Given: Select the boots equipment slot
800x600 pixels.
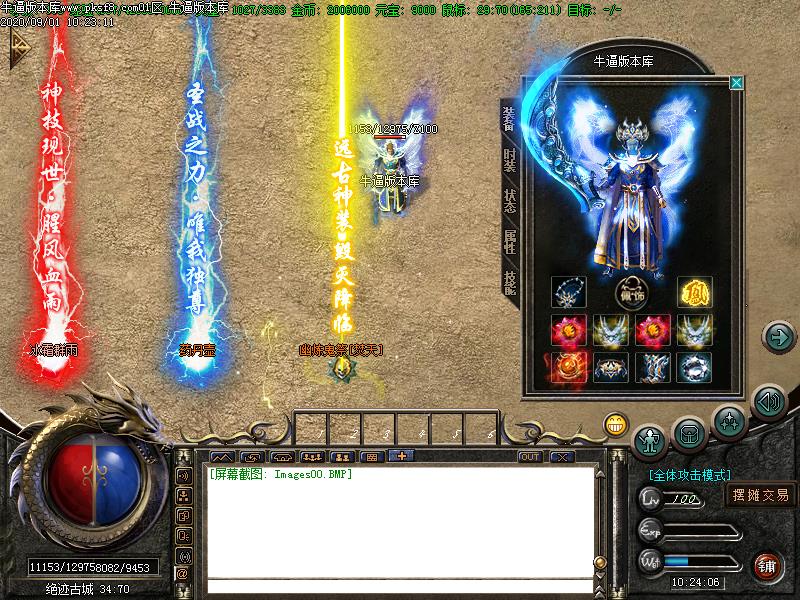Looking at the screenshot, I should (652, 367).
